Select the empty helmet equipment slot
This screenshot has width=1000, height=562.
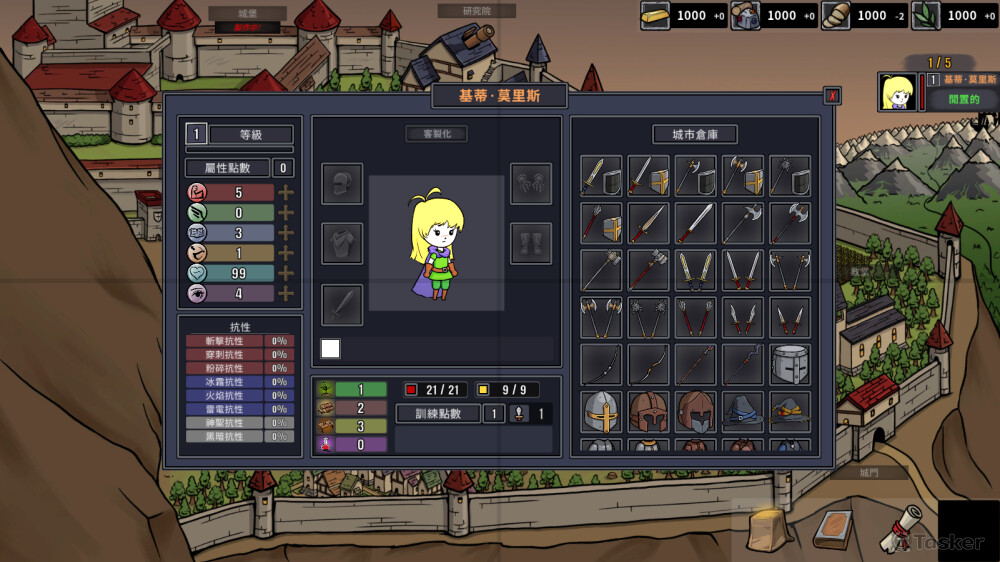342,184
